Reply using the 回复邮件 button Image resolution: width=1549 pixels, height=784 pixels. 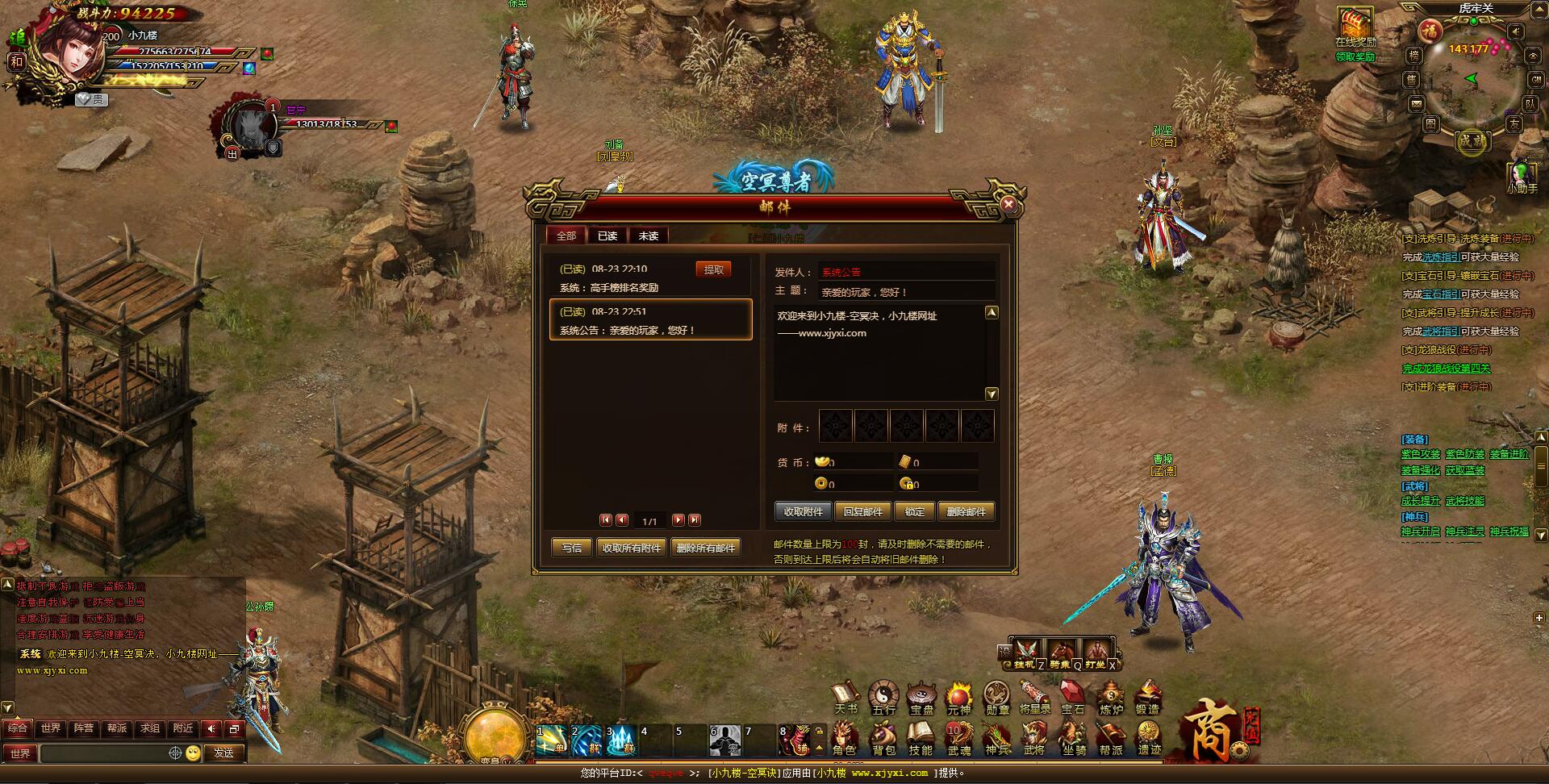(862, 511)
